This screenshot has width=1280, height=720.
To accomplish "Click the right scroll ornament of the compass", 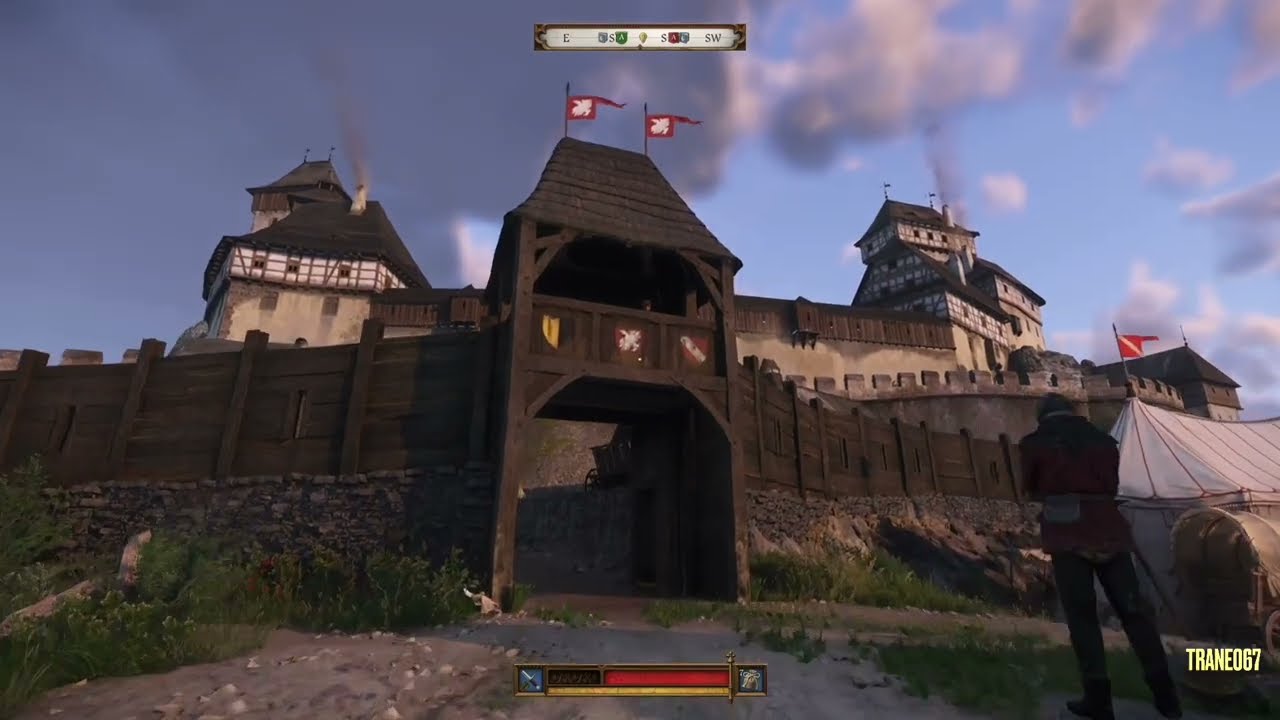I will [x=740, y=37].
